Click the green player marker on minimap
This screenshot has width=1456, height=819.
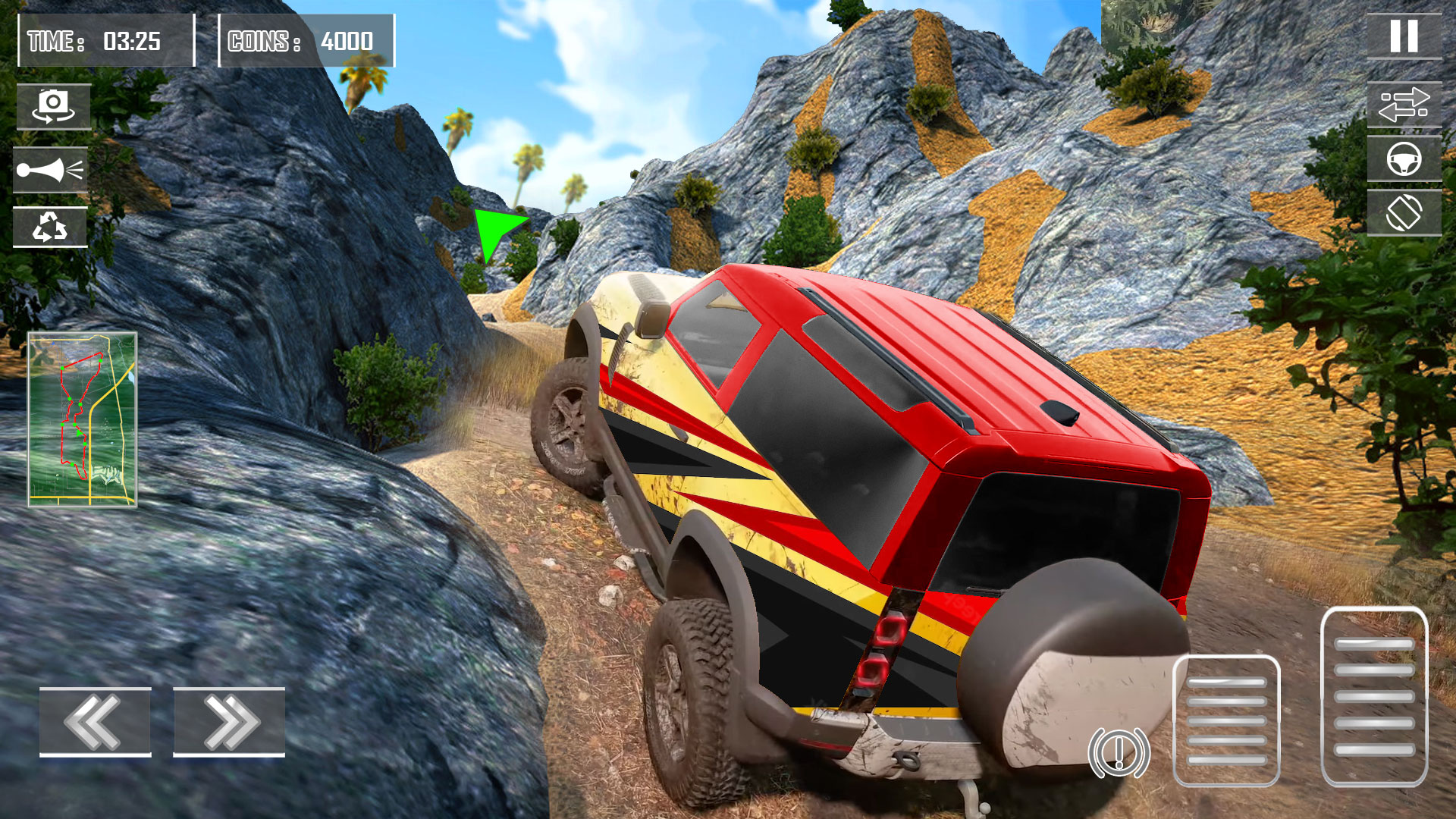(80, 434)
